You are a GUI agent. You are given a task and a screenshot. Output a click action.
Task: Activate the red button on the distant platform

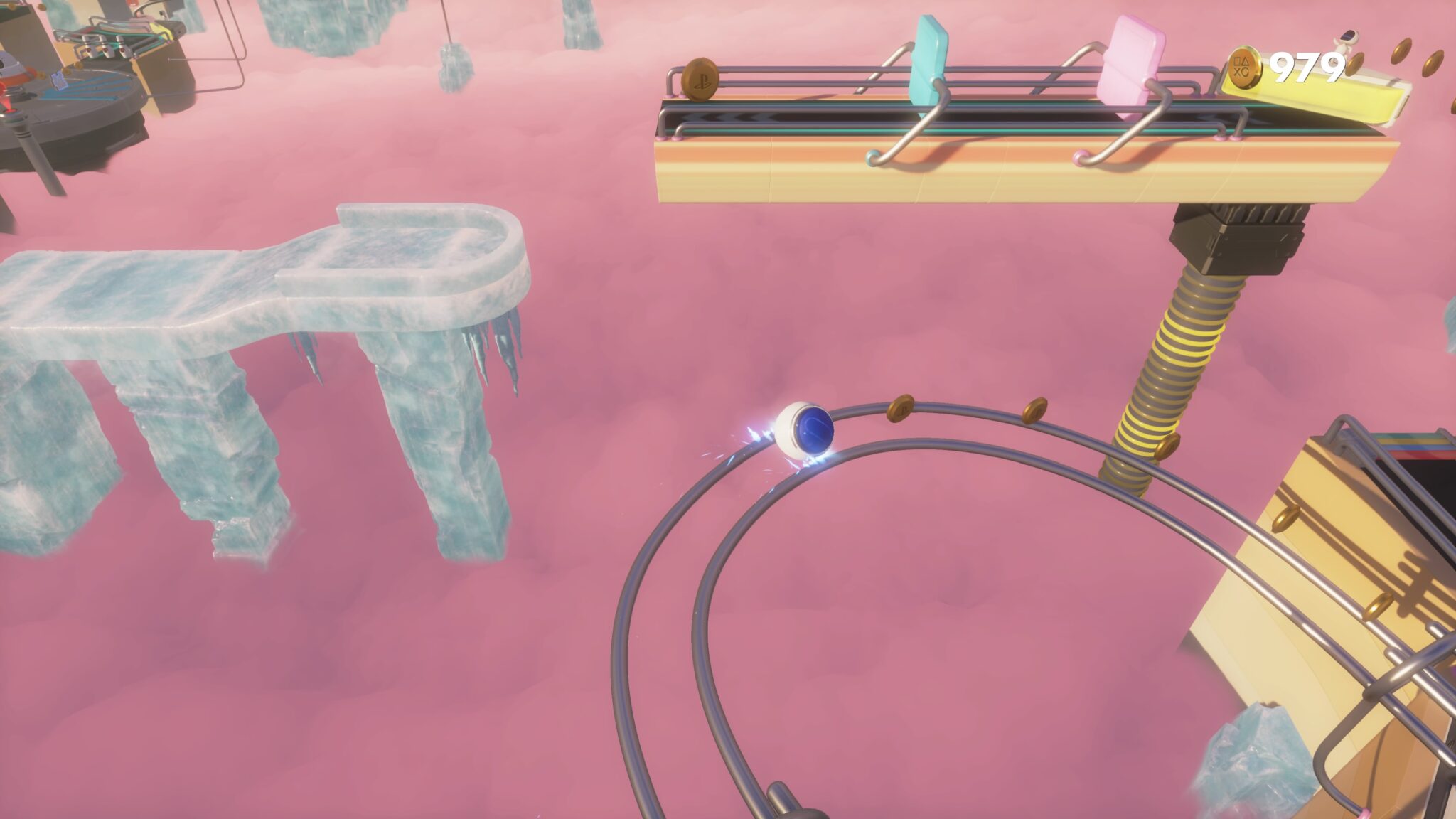tap(131, 6)
